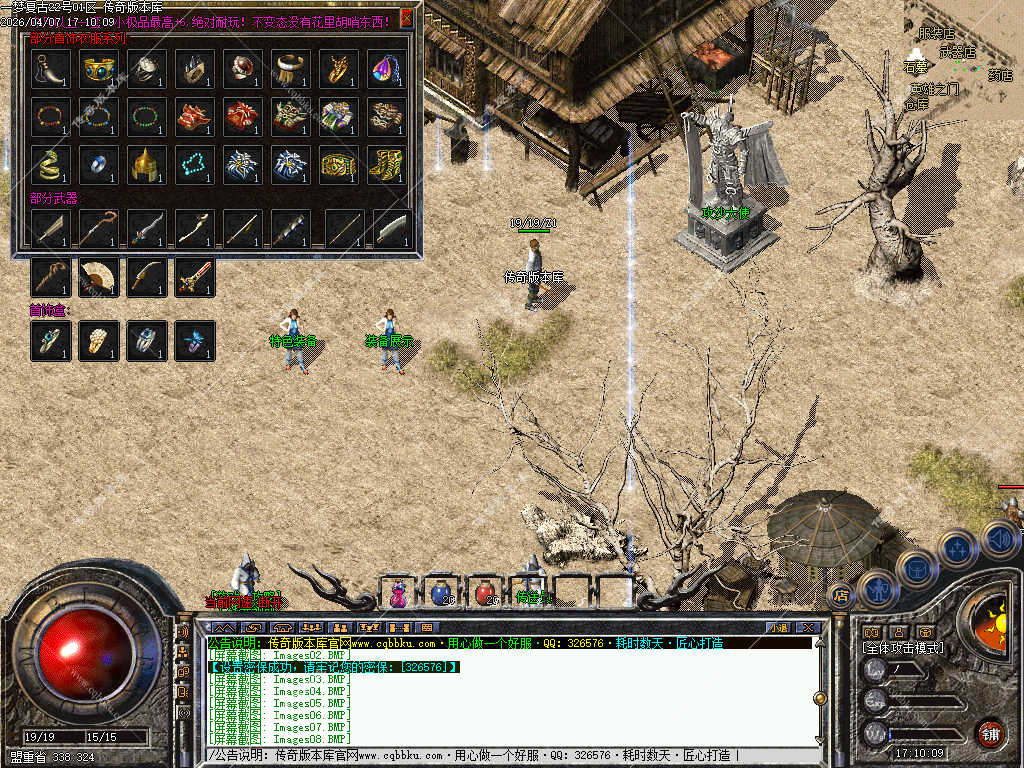1024x768 pixels.
Task: Select the red-hilted sword slot
Action: (195, 277)
